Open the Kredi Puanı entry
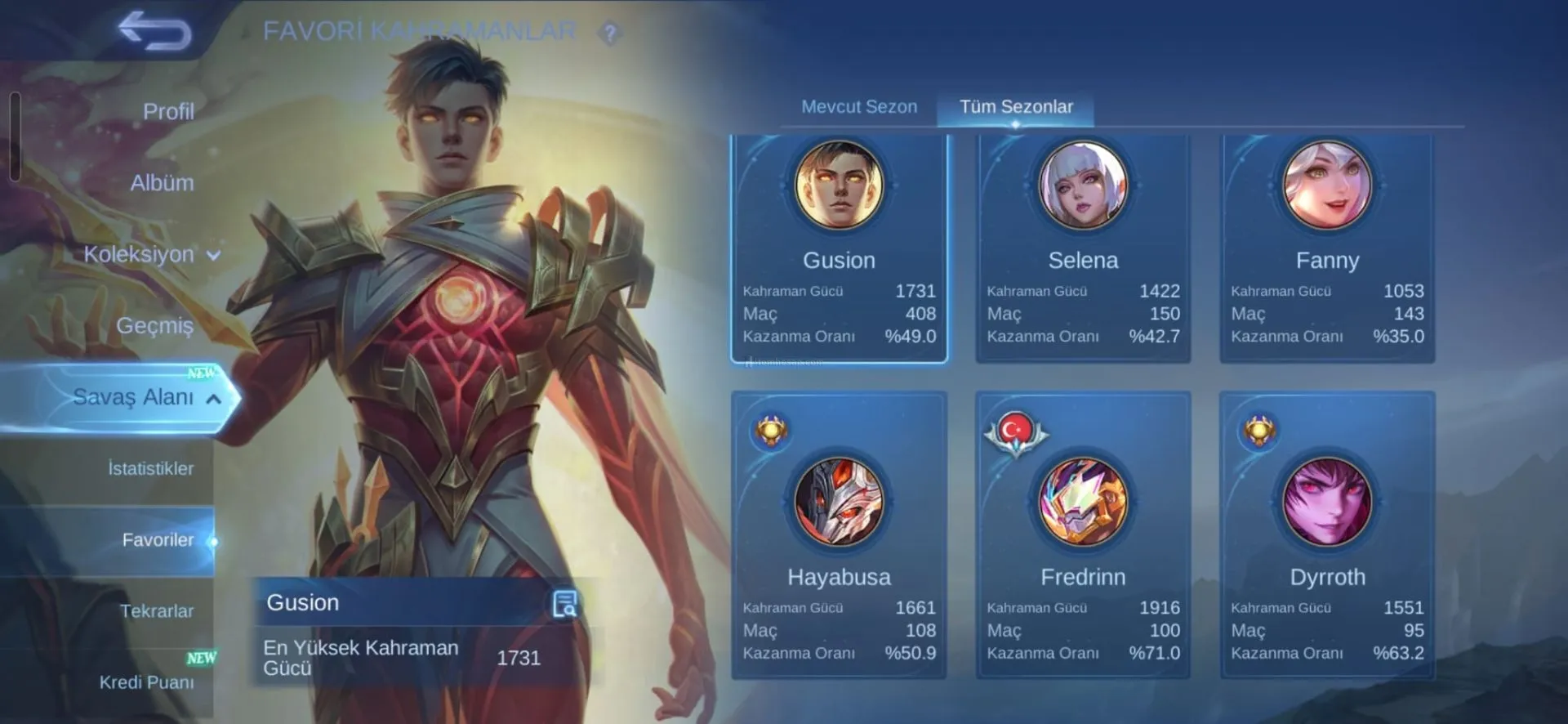 point(147,682)
